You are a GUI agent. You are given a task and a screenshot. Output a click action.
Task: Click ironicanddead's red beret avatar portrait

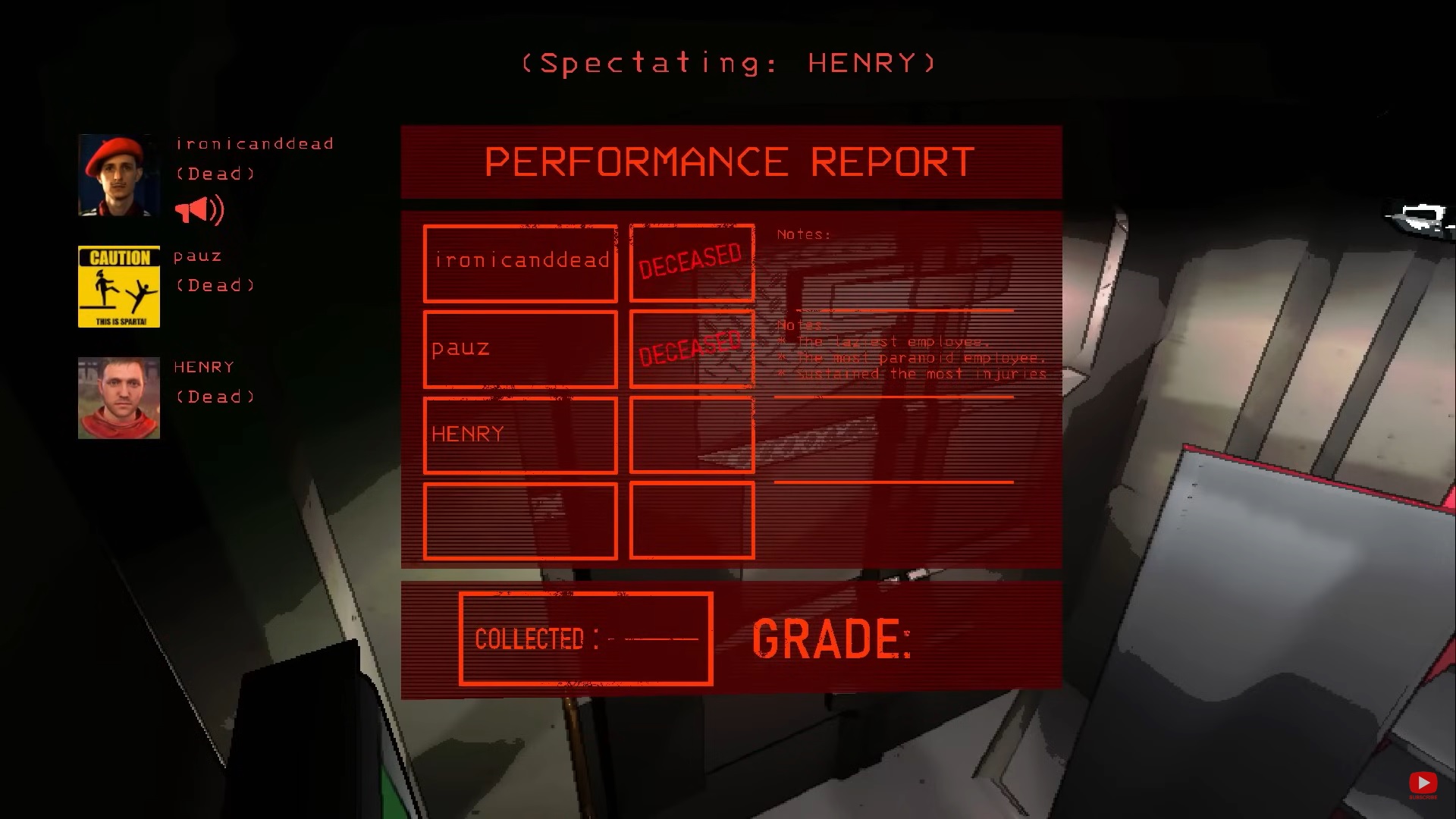coord(118,173)
